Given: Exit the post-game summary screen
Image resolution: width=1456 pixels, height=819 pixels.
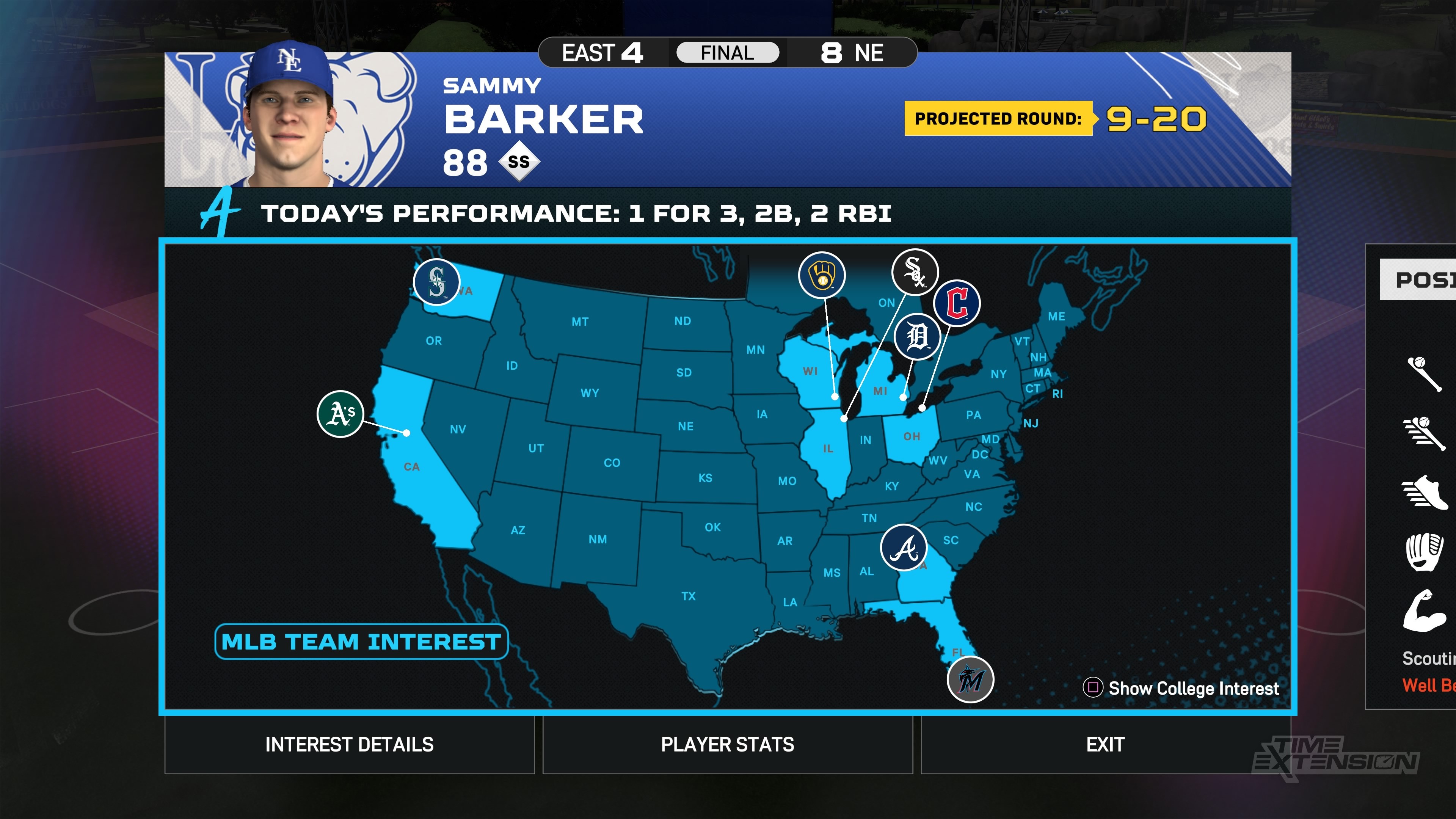Looking at the screenshot, I should (1105, 744).
